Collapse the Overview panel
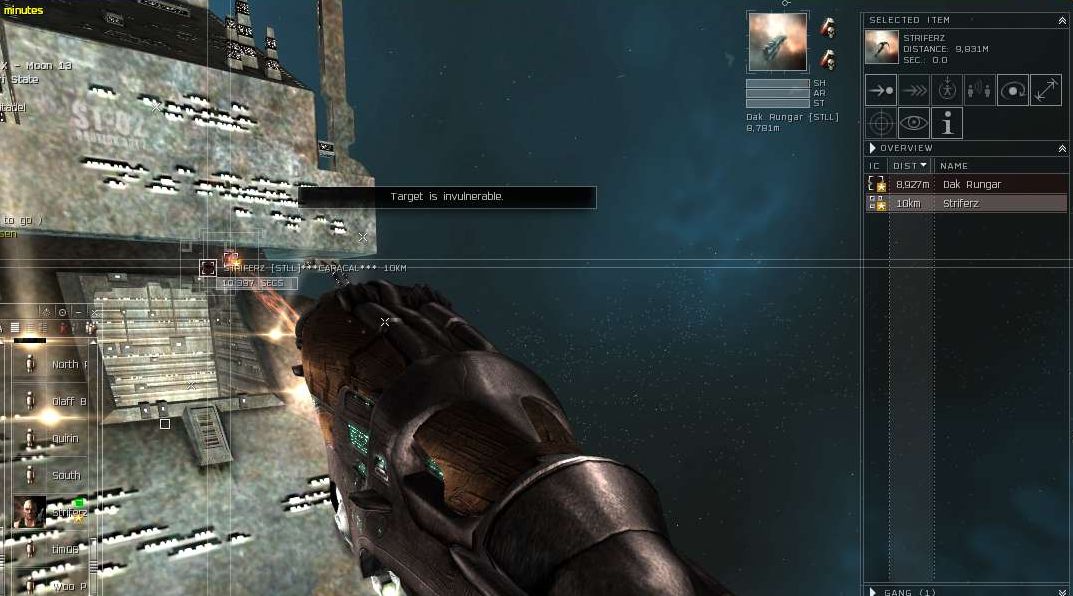This screenshot has height=596, width=1073. pos(1062,148)
